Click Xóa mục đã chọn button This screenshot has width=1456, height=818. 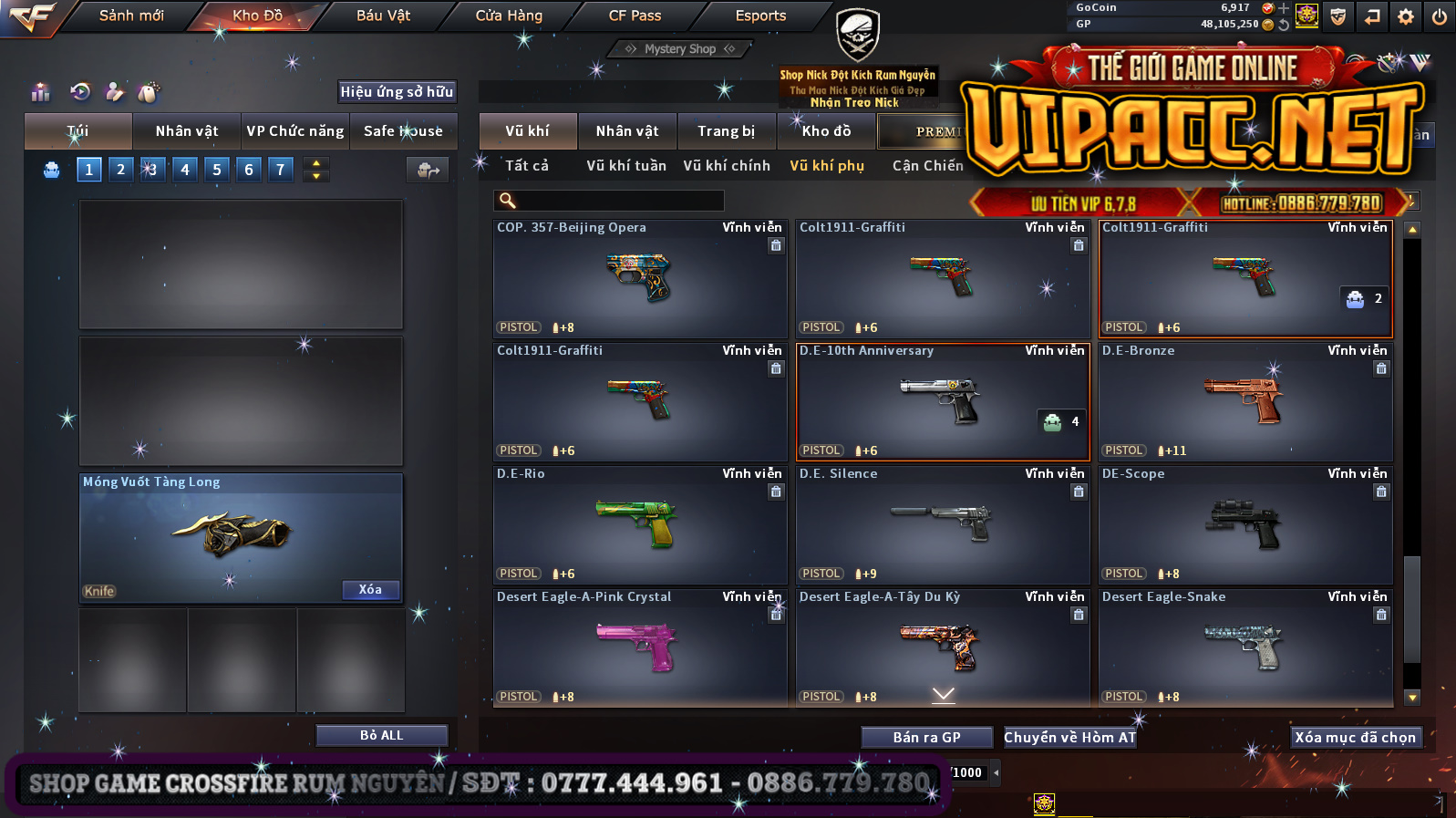pos(1355,738)
